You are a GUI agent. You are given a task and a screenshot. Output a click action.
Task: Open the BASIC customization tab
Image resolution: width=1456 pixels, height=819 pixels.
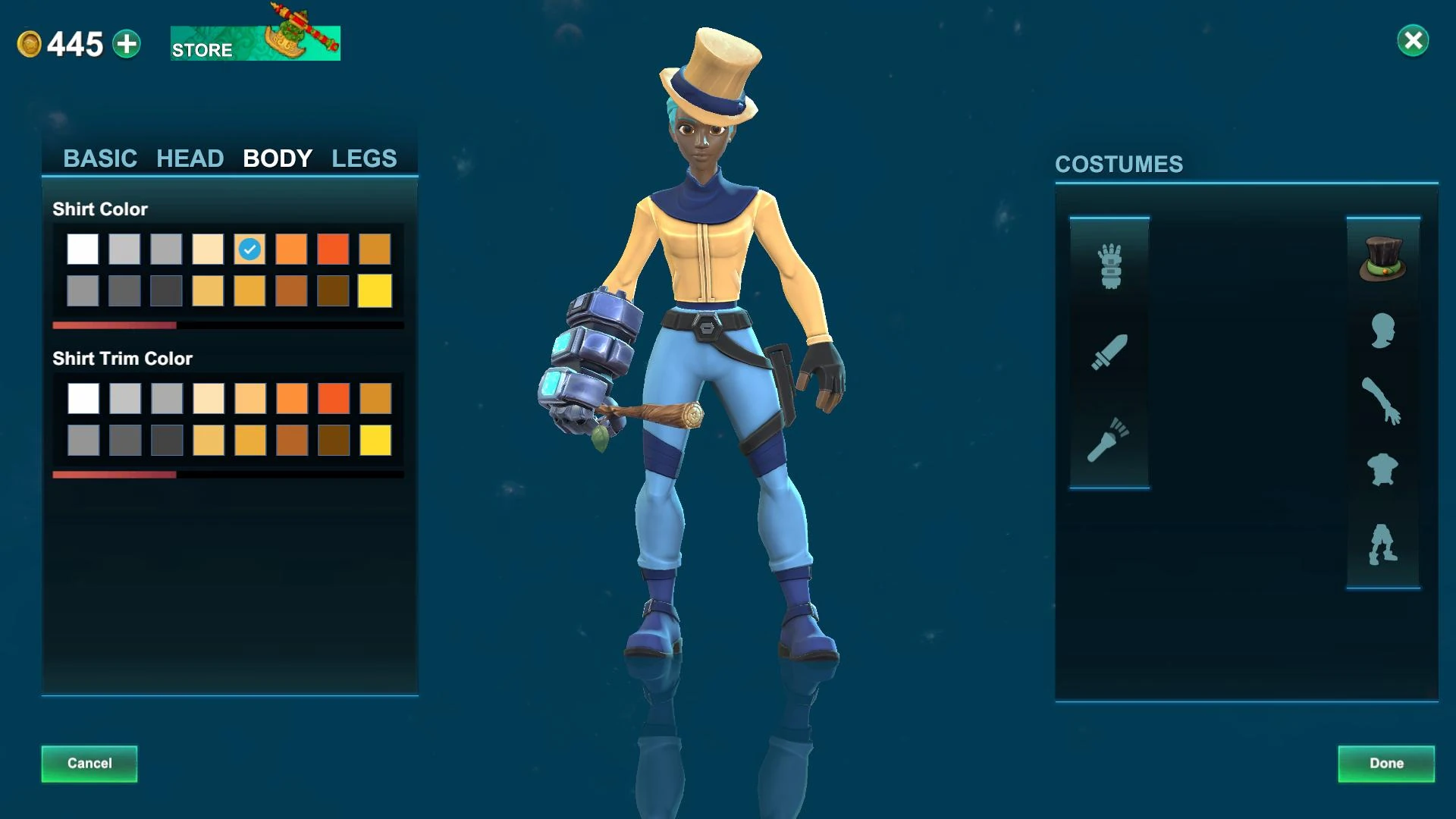coord(101,158)
